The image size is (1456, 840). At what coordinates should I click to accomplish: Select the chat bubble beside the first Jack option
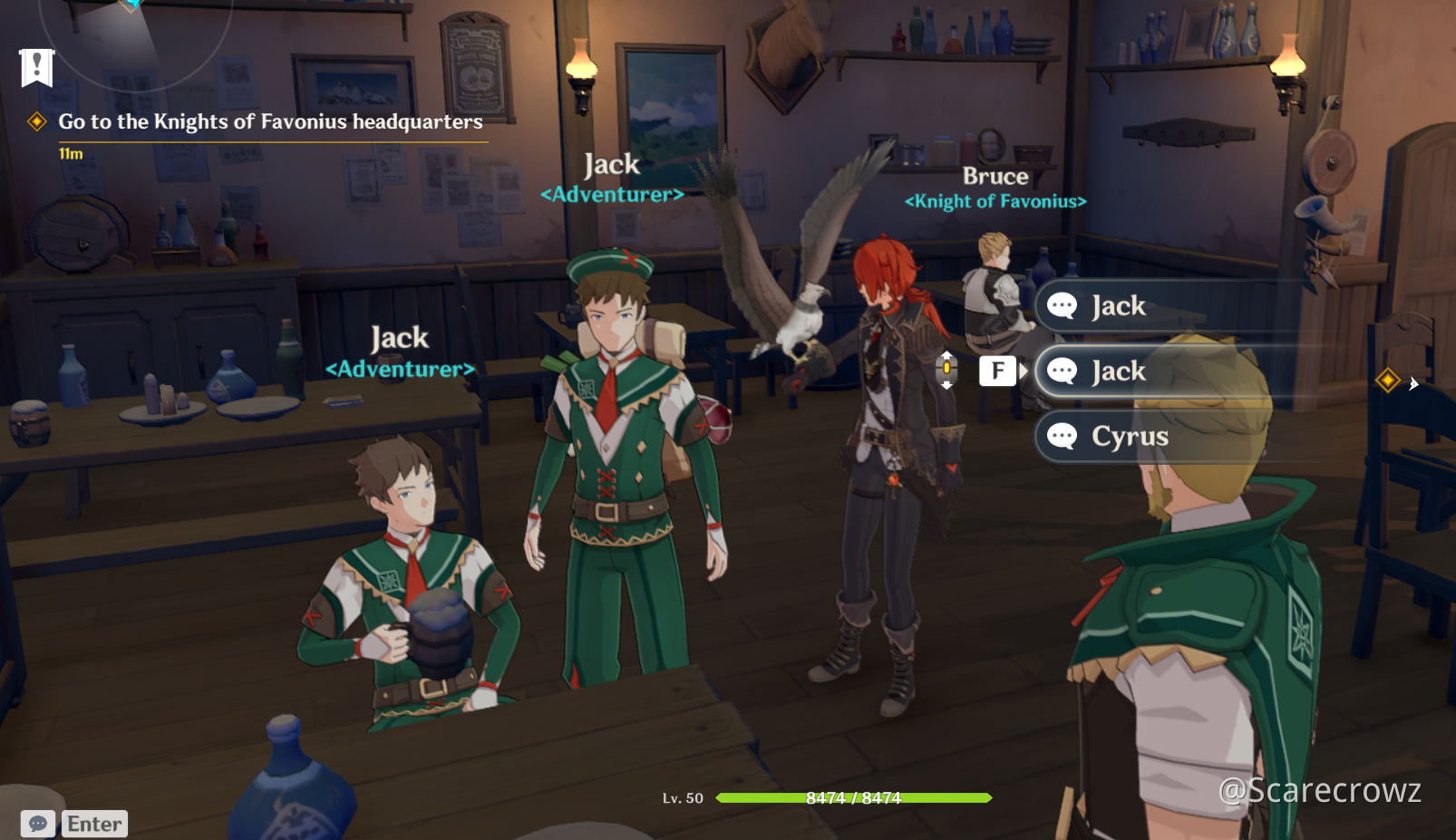(1063, 306)
